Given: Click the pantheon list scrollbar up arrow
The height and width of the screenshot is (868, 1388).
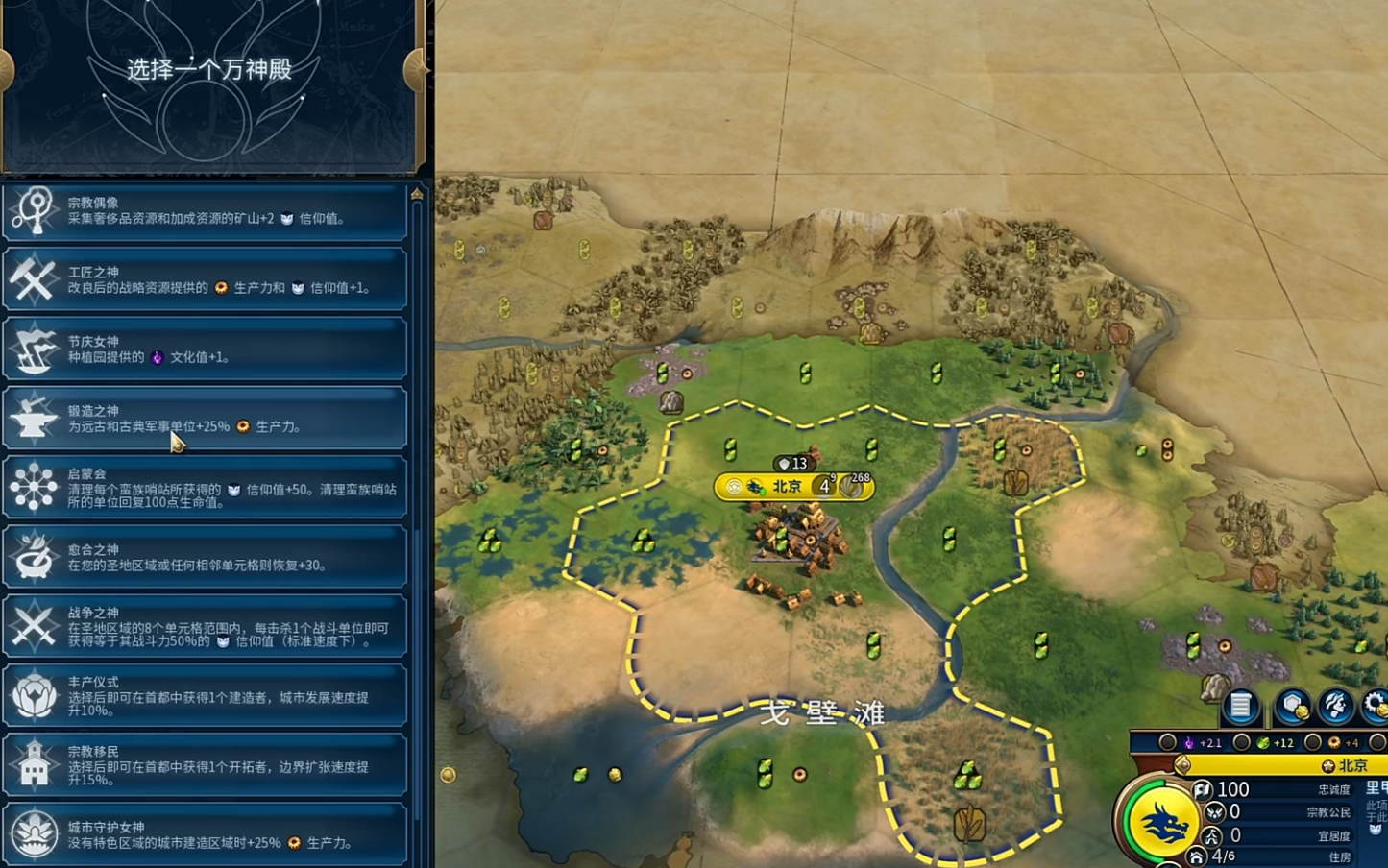Looking at the screenshot, I should (417, 194).
